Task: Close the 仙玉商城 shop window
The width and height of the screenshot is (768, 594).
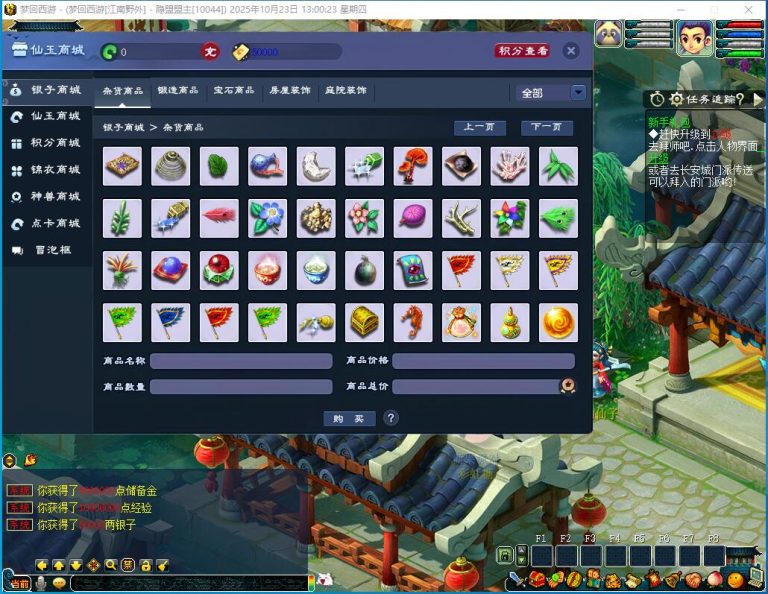Action: click(570, 51)
